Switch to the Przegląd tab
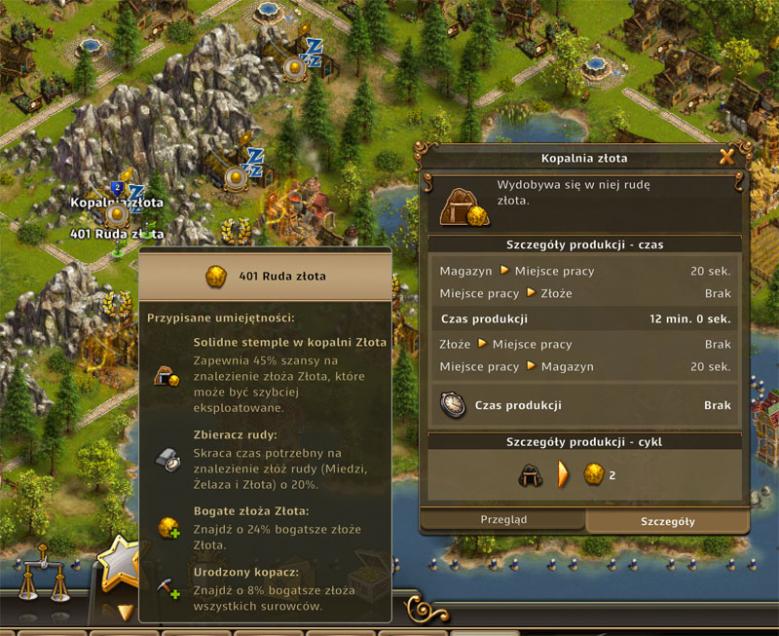This screenshot has width=779, height=636. (503, 520)
